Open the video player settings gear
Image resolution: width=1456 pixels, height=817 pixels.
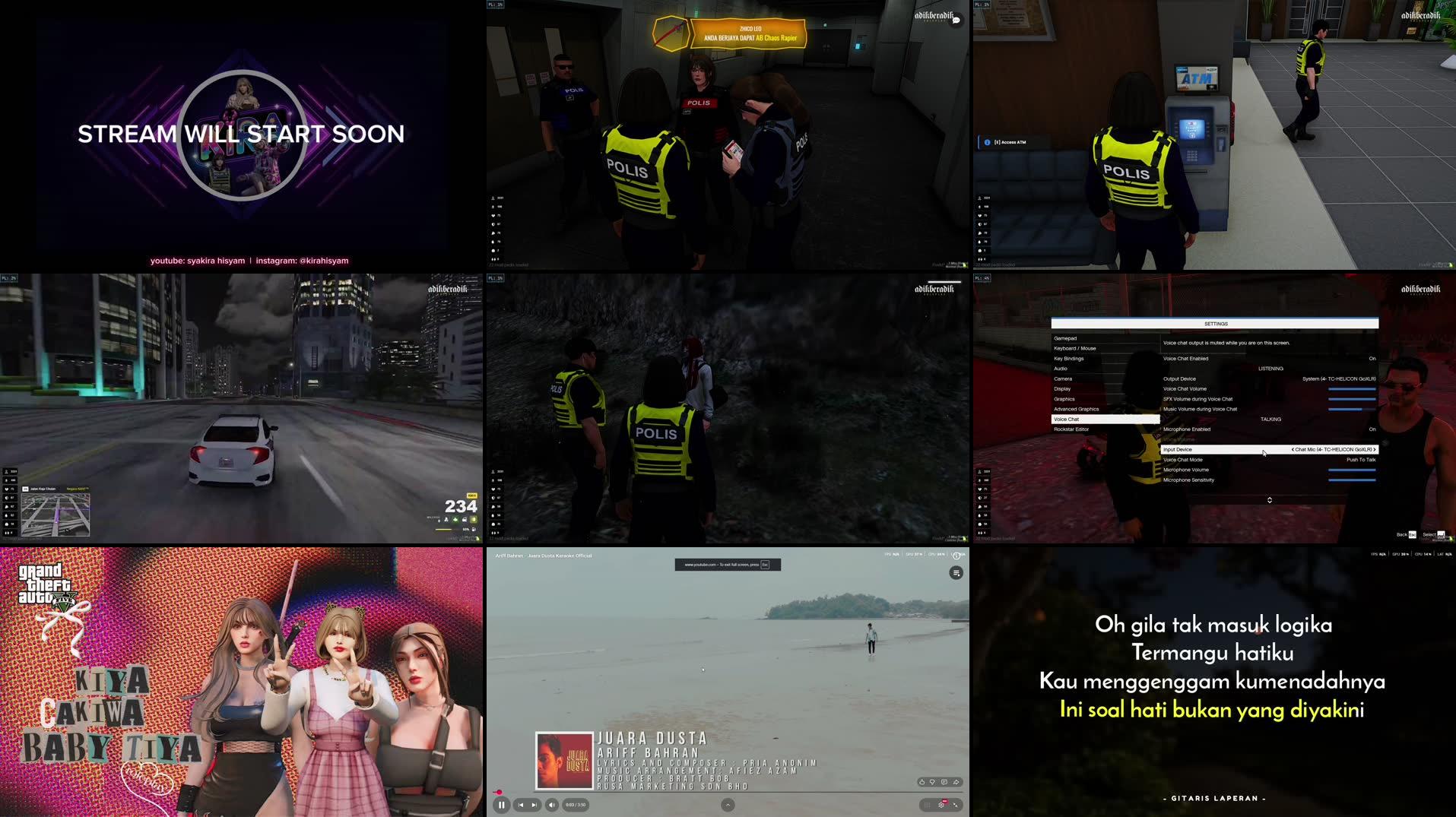(x=941, y=805)
